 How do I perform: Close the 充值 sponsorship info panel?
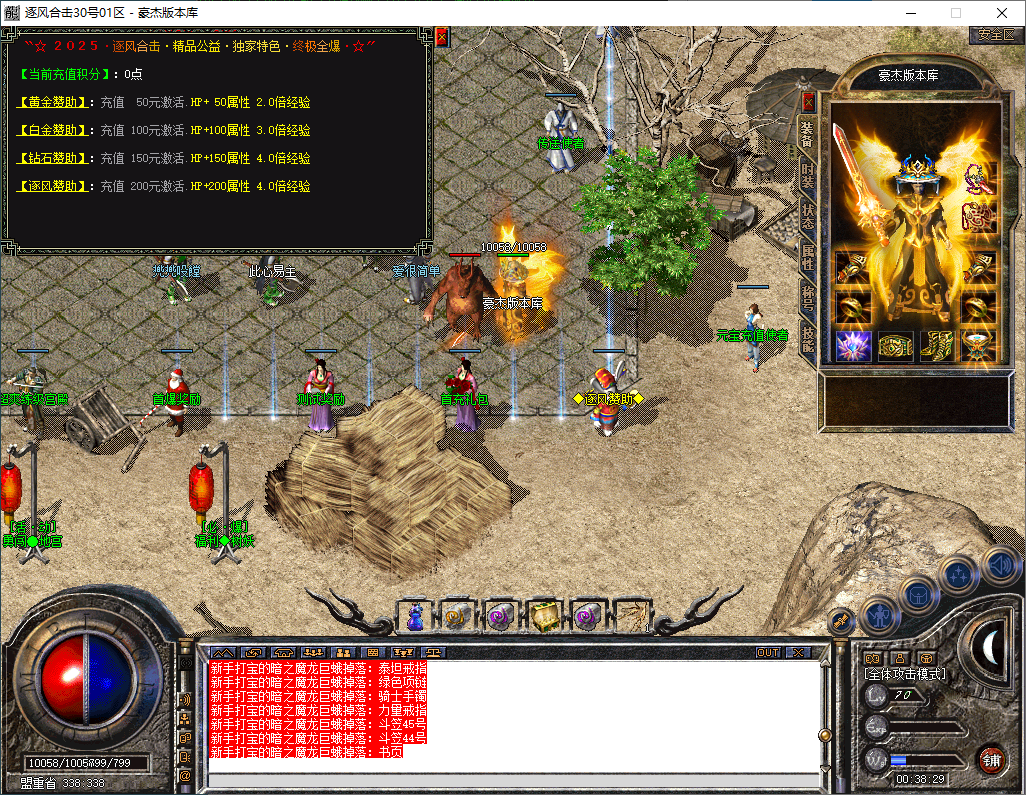tap(442, 38)
